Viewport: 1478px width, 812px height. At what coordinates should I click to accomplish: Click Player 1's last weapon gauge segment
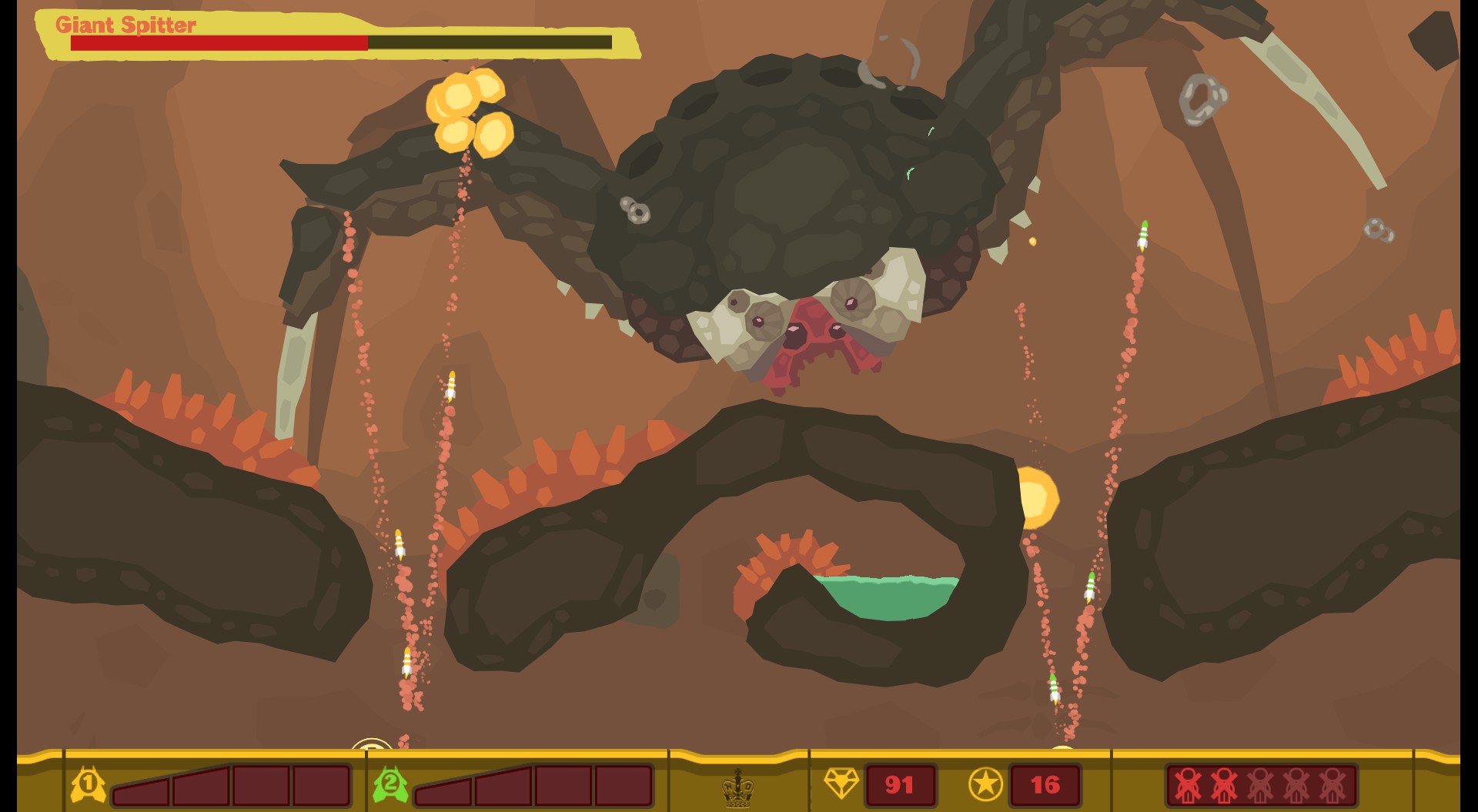click(x=322, y=787)
